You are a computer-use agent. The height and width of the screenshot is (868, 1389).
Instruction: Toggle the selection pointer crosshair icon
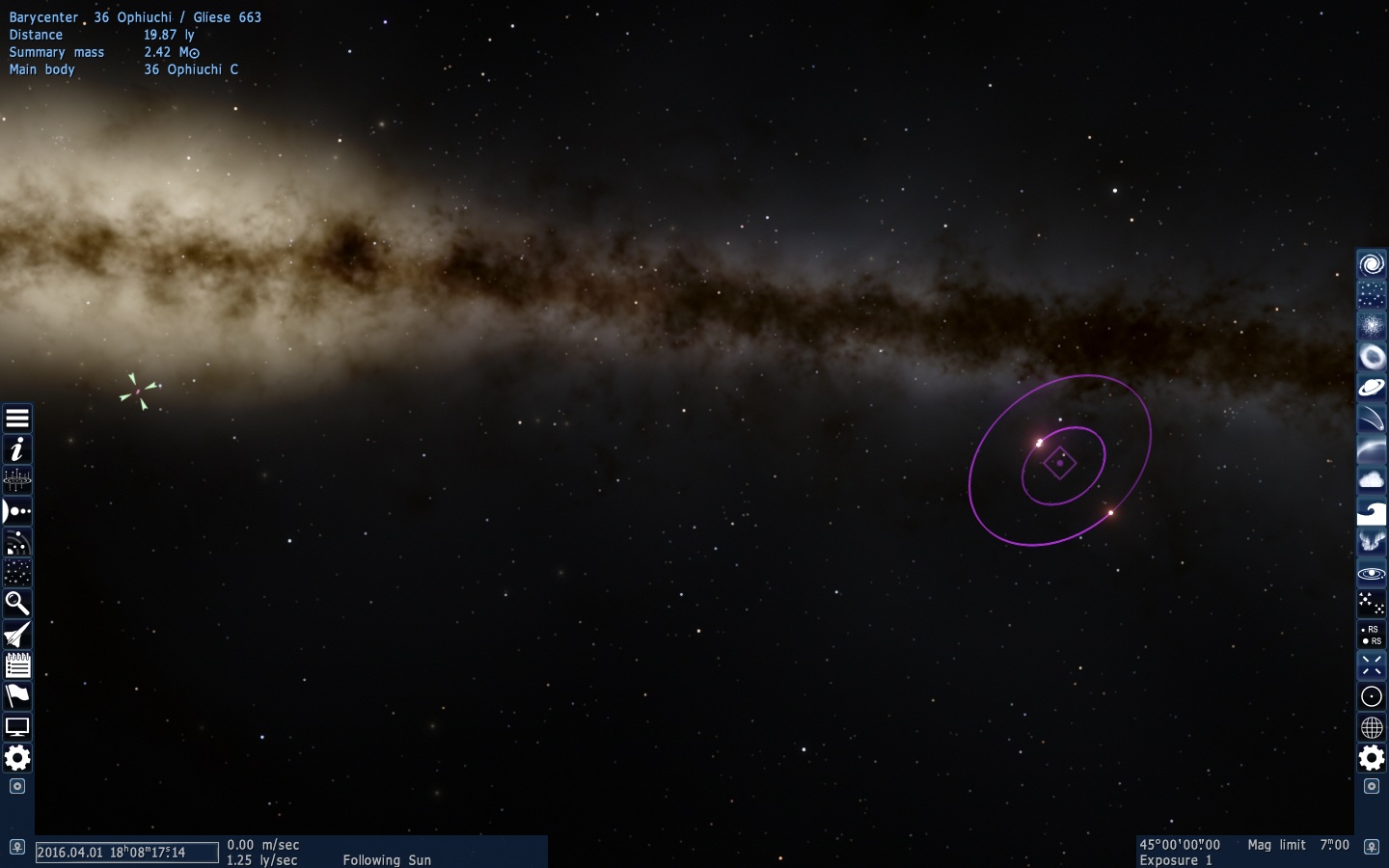1372,665
